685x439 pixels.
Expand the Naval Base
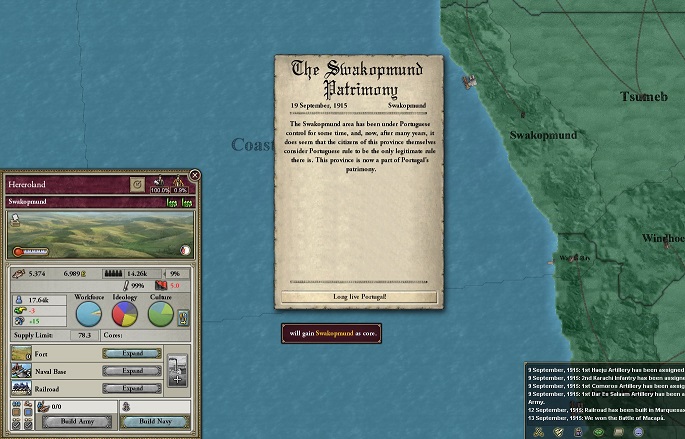pos(133,370)
